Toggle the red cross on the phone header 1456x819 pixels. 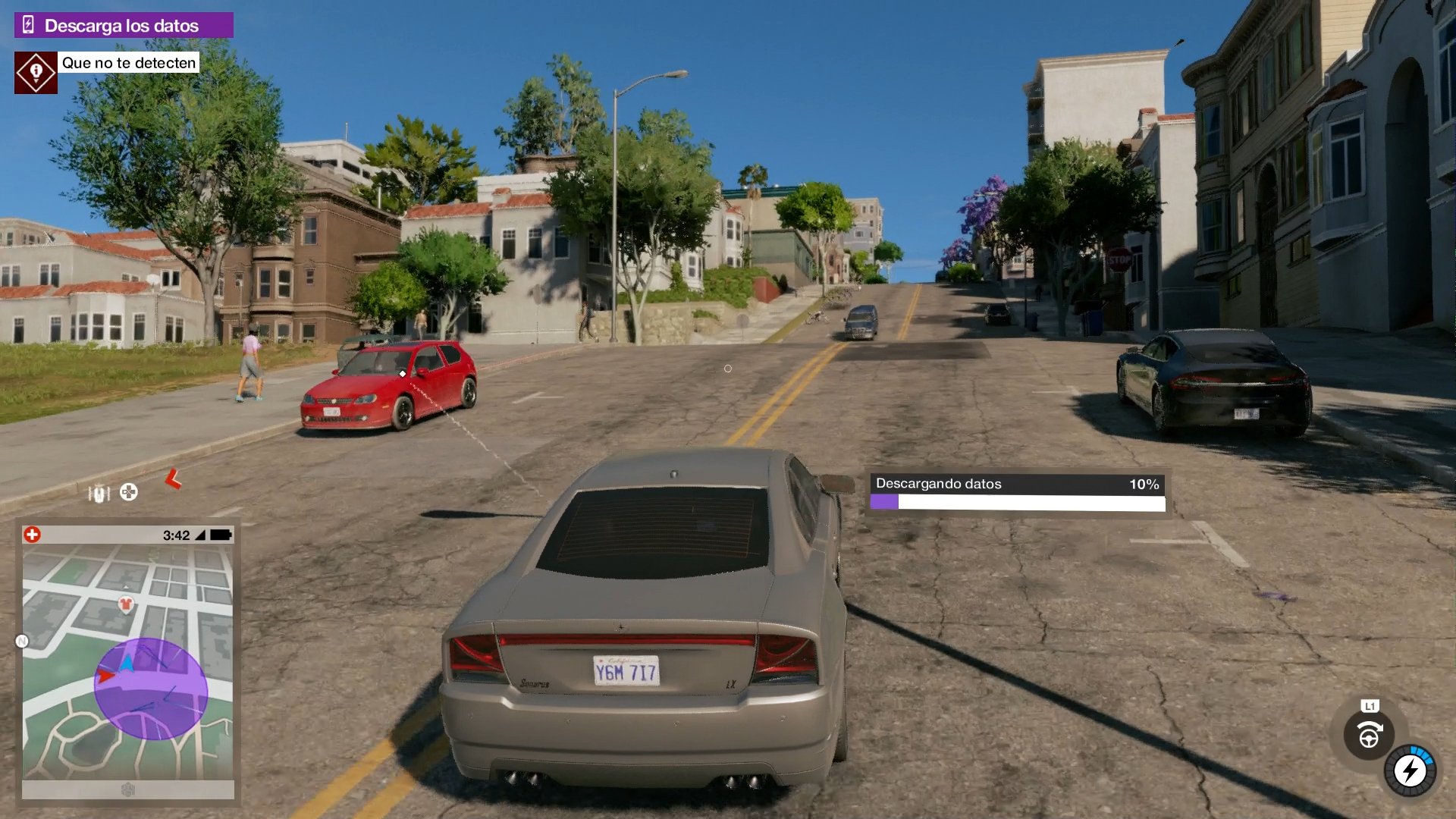[x=32, y=535]
